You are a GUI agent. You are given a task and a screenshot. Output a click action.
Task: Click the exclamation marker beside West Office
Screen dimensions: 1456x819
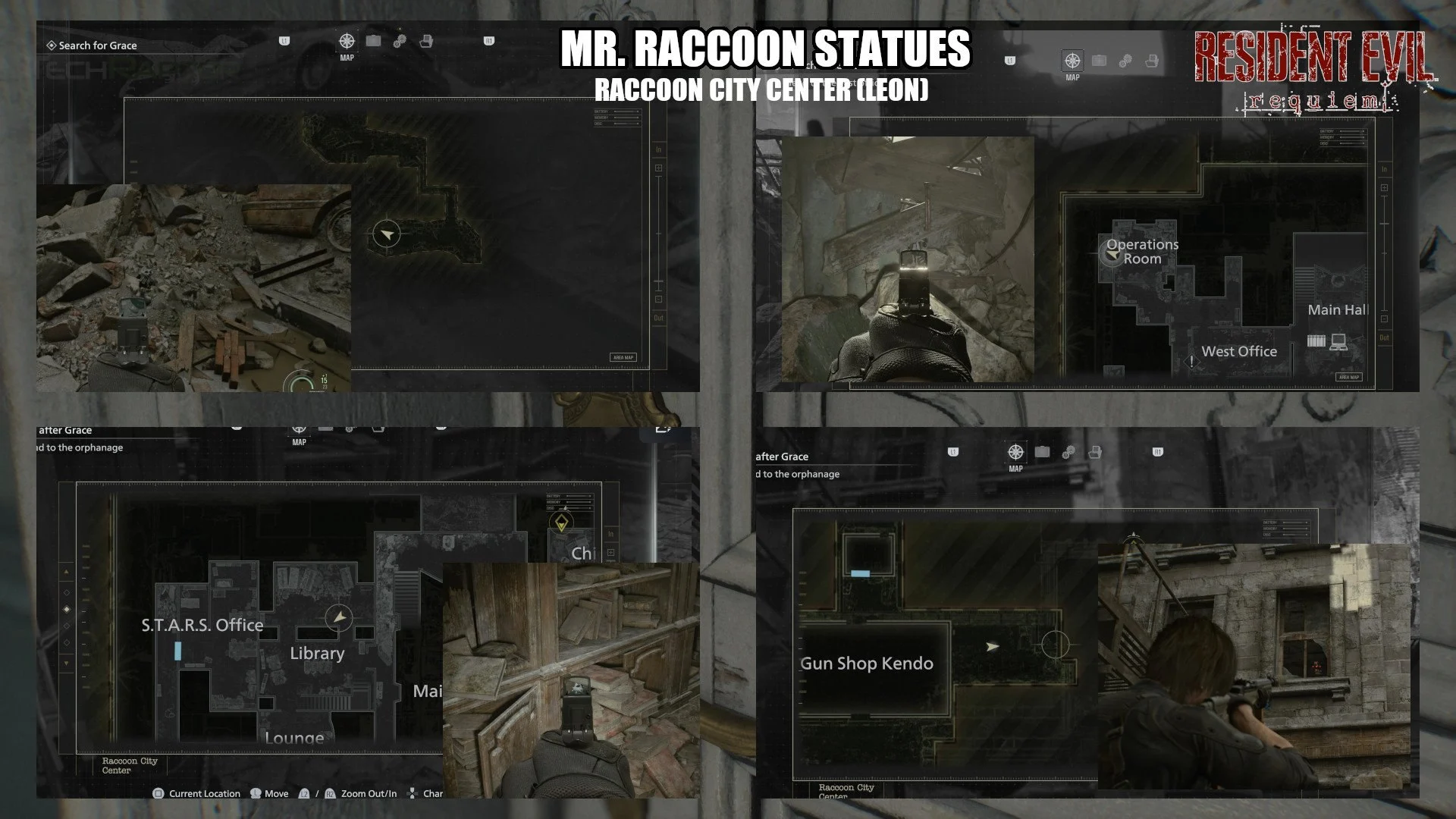click(1191, 361)
